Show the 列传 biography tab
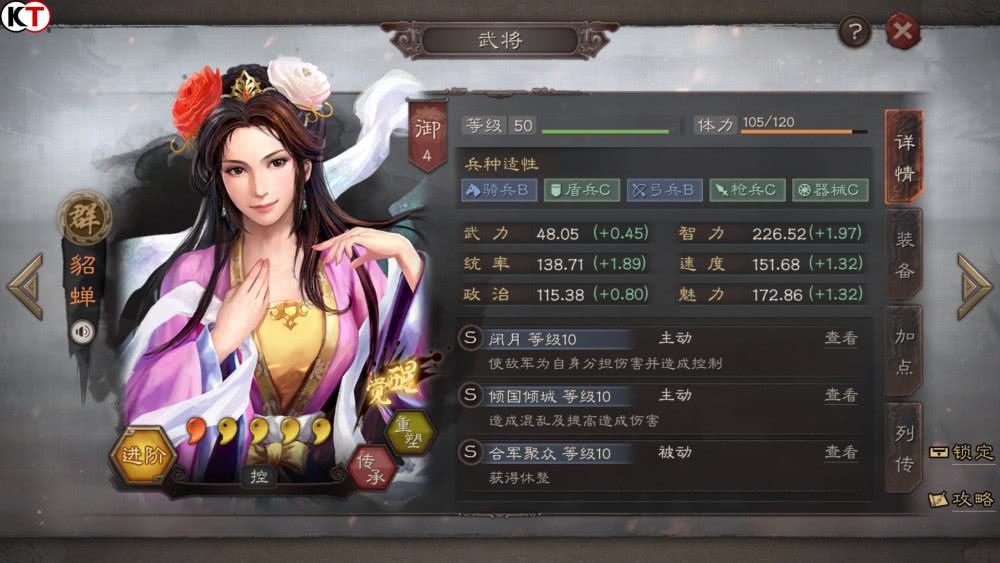The width and height of the screenshot is (1000, 563). click(903, 446)
